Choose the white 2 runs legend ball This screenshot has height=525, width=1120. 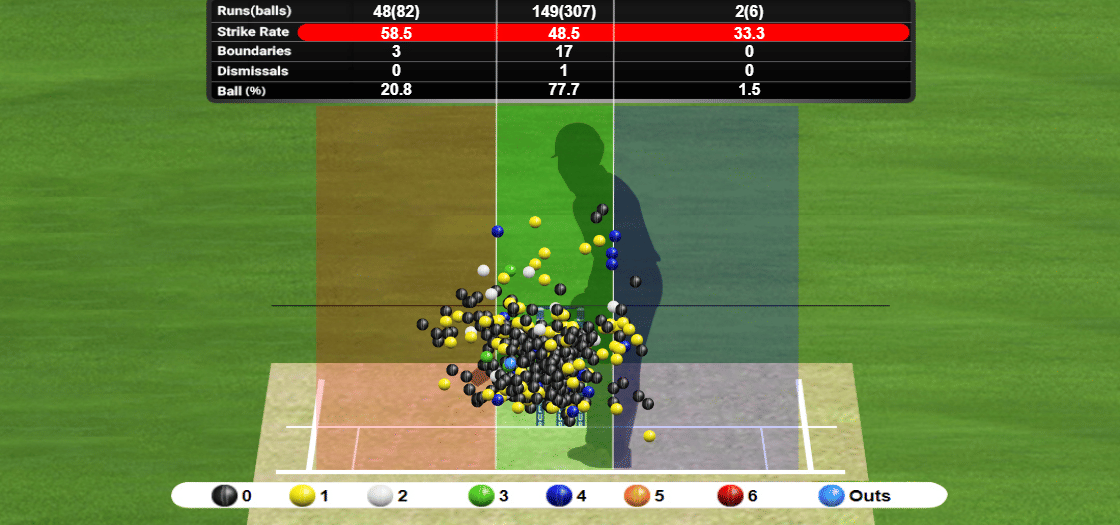pyautogui.click(x=381, y=495)
